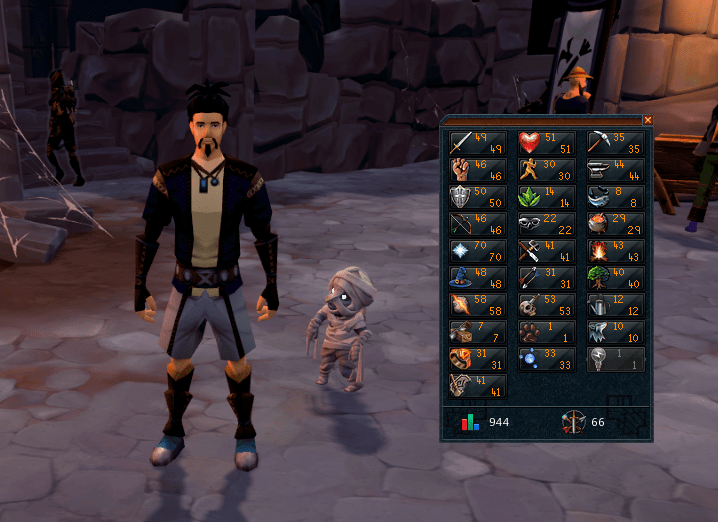
Task: Open the Herblore green leaf skill
Action: [547, 197]
